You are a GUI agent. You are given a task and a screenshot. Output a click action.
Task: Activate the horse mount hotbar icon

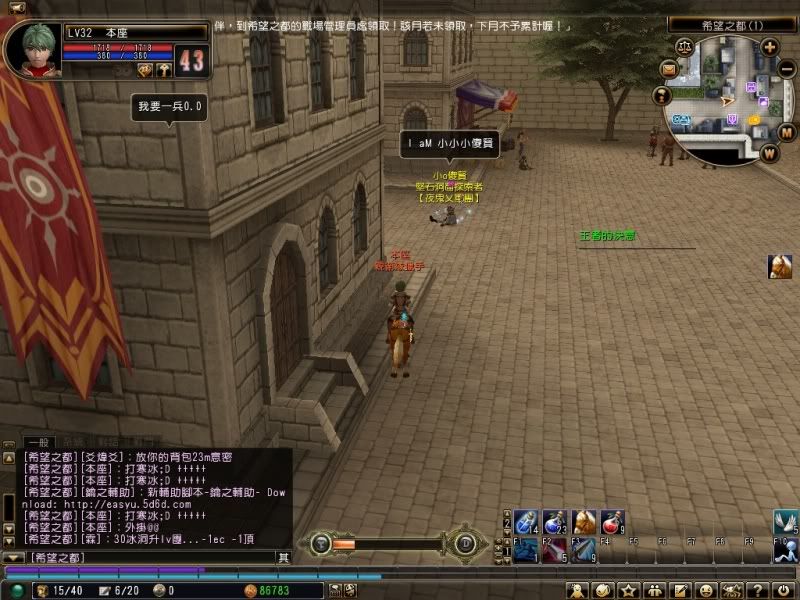pyautogui.click(x=584, y=522)
